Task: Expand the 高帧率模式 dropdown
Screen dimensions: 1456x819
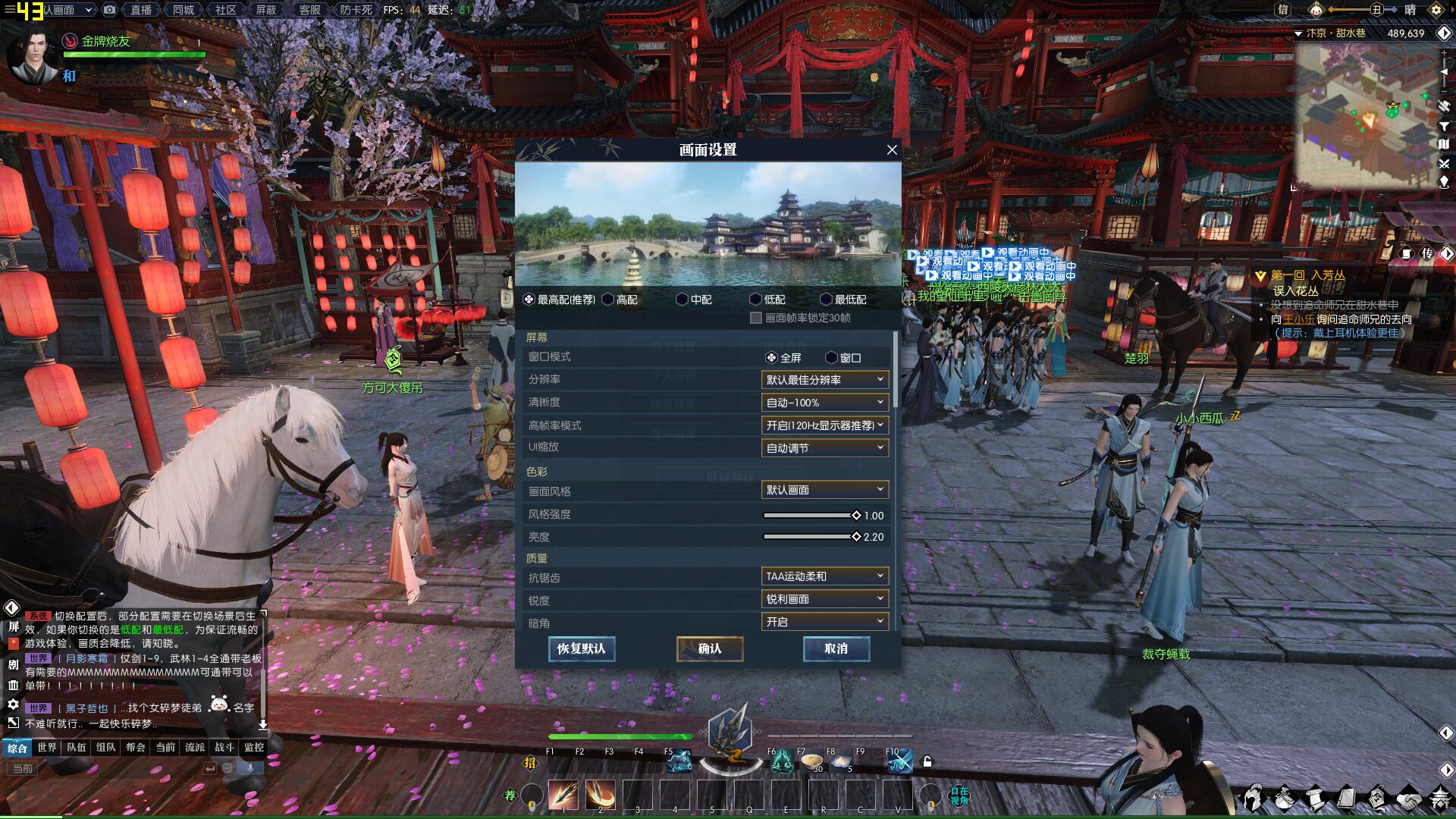Action: [824, 425]
